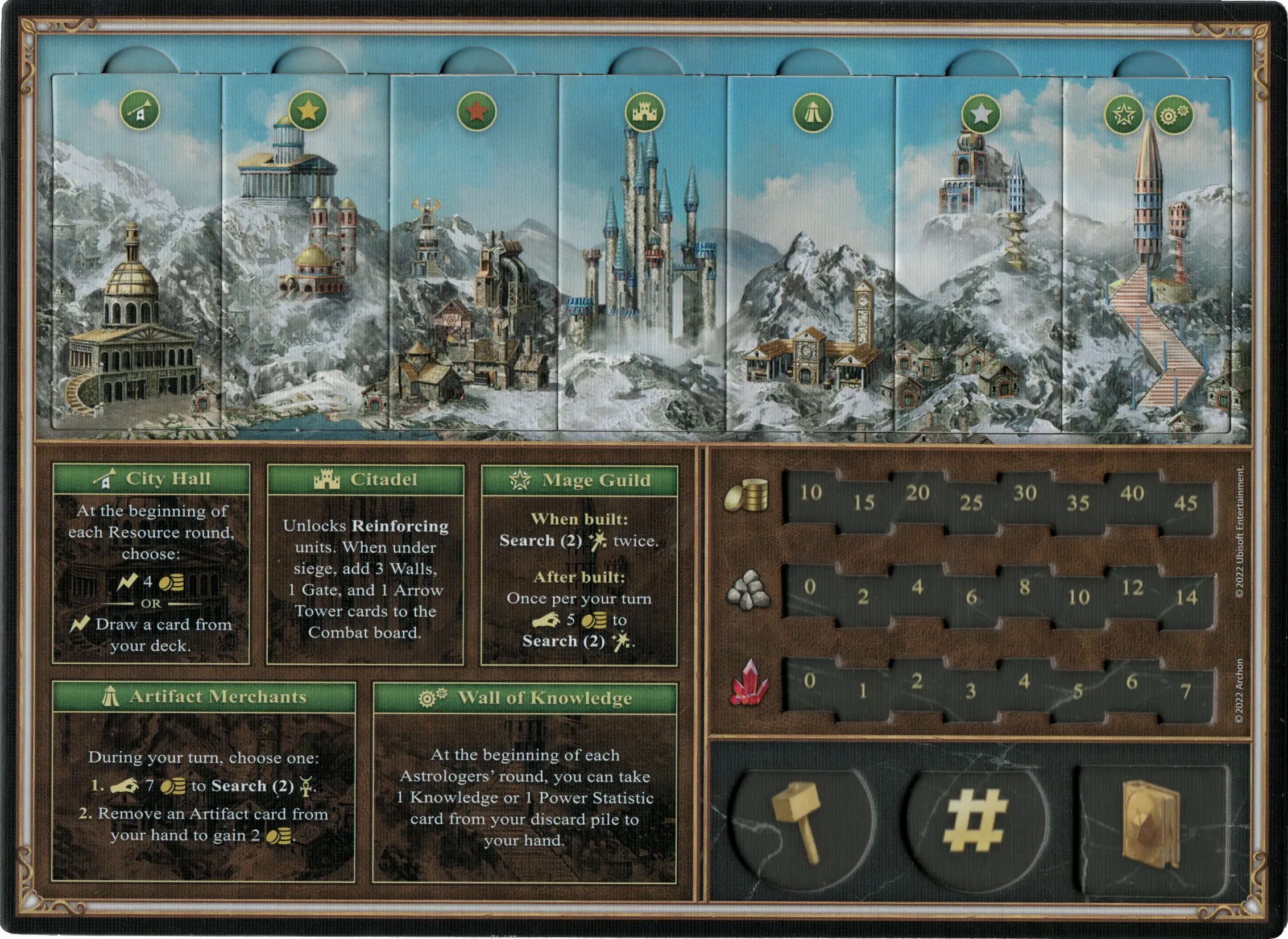
Task: Mark 7 on the red crystal track
Action: pos(1185,692)
